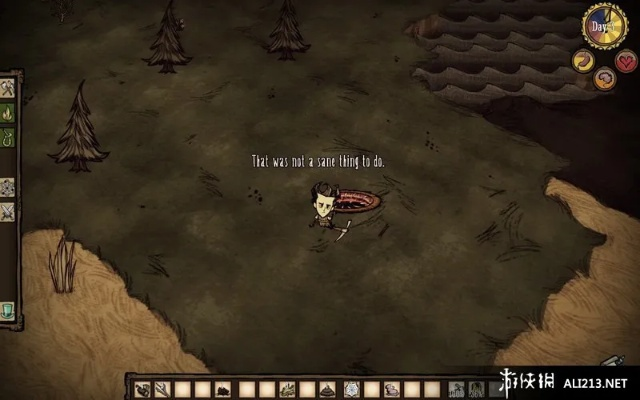Open the Fight tab with crossed swords
This screenshot has width=640, height=400.
pyautogui.click(x=8, y=211)
